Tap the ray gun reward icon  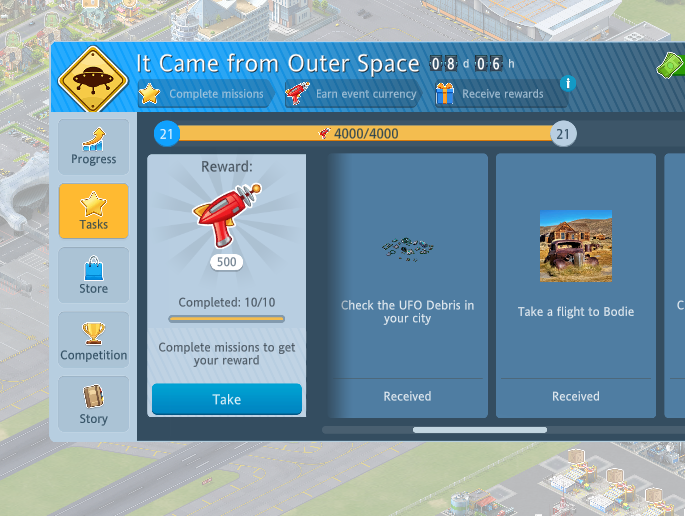pos(226,215)
